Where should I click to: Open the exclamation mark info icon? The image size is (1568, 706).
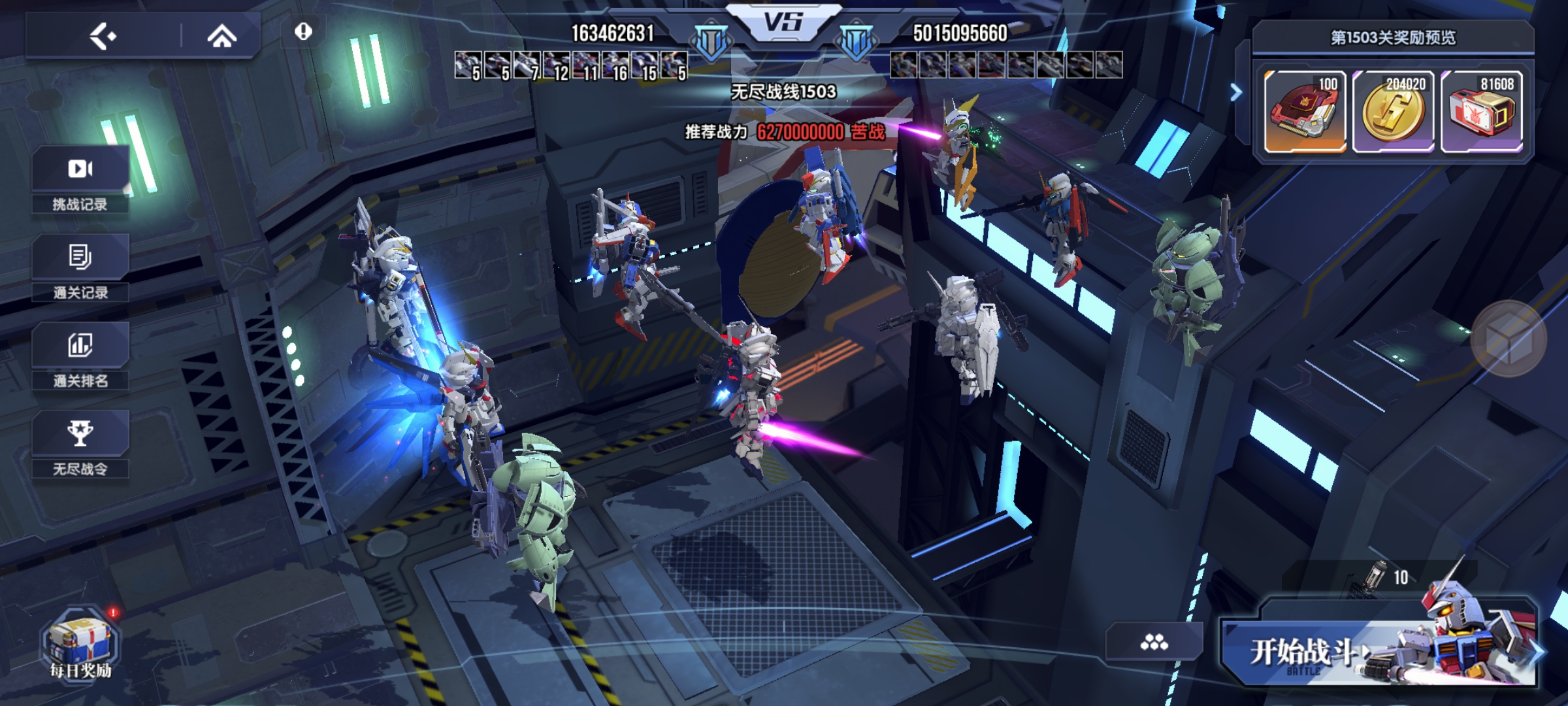pyautogui.click(x=303, y=31)
